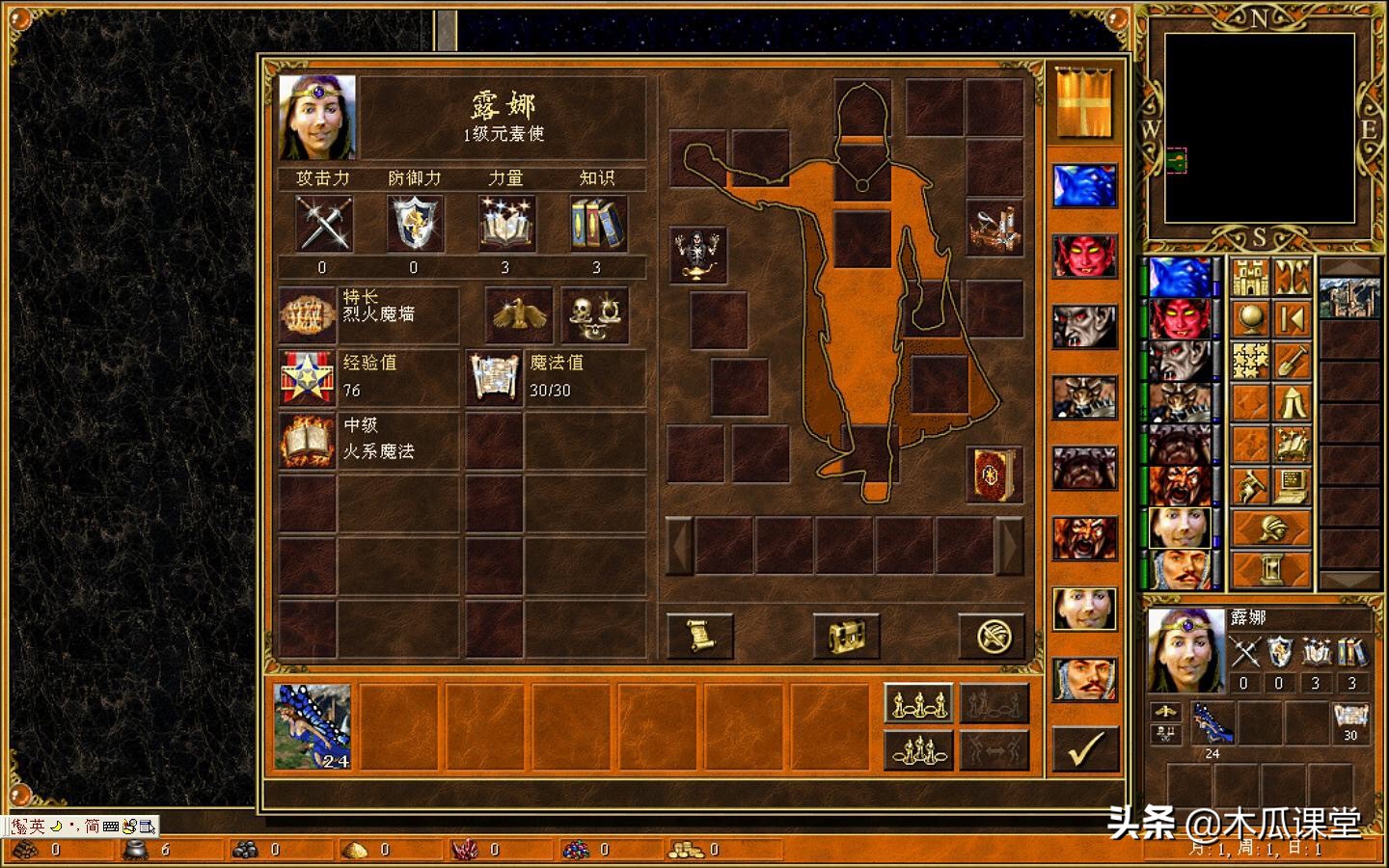
Task: Confirm and close with the checkmark button
Action: 1085,747
